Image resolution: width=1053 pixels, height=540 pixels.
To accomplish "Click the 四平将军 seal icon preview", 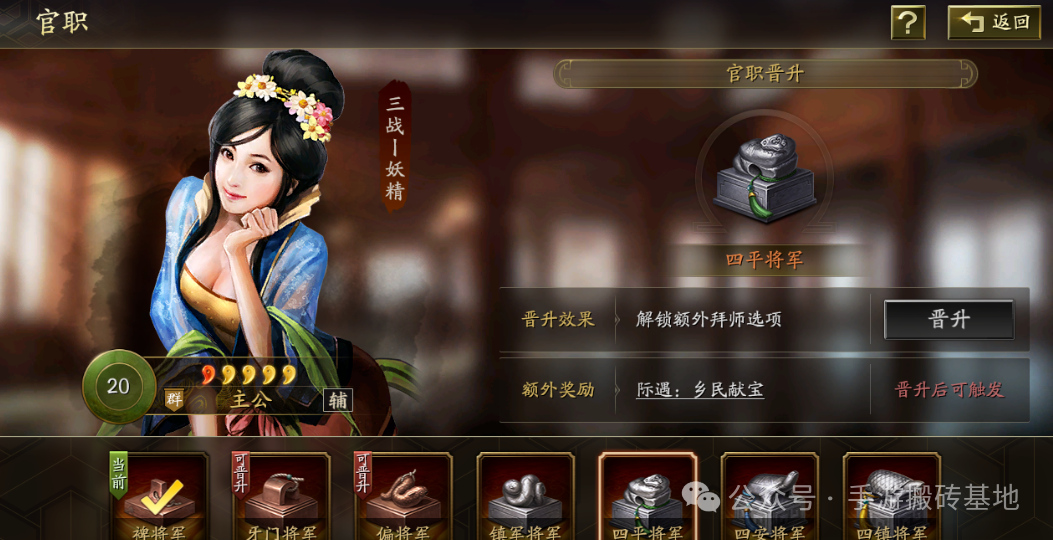I will [x=765, y=180].
